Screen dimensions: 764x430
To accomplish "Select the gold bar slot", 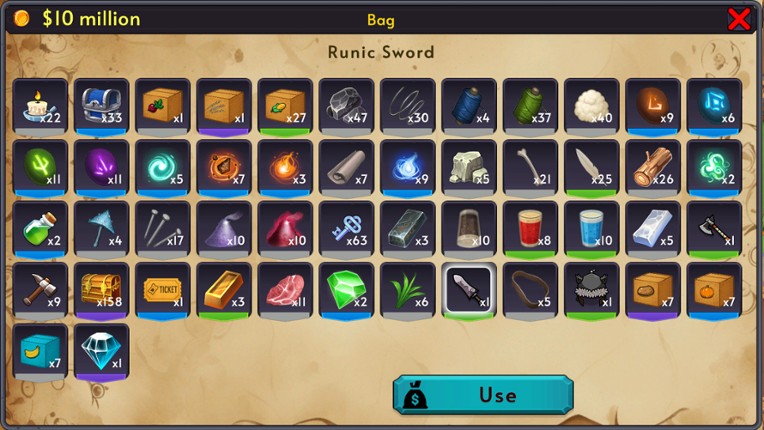I will click(x=223, y=290).
